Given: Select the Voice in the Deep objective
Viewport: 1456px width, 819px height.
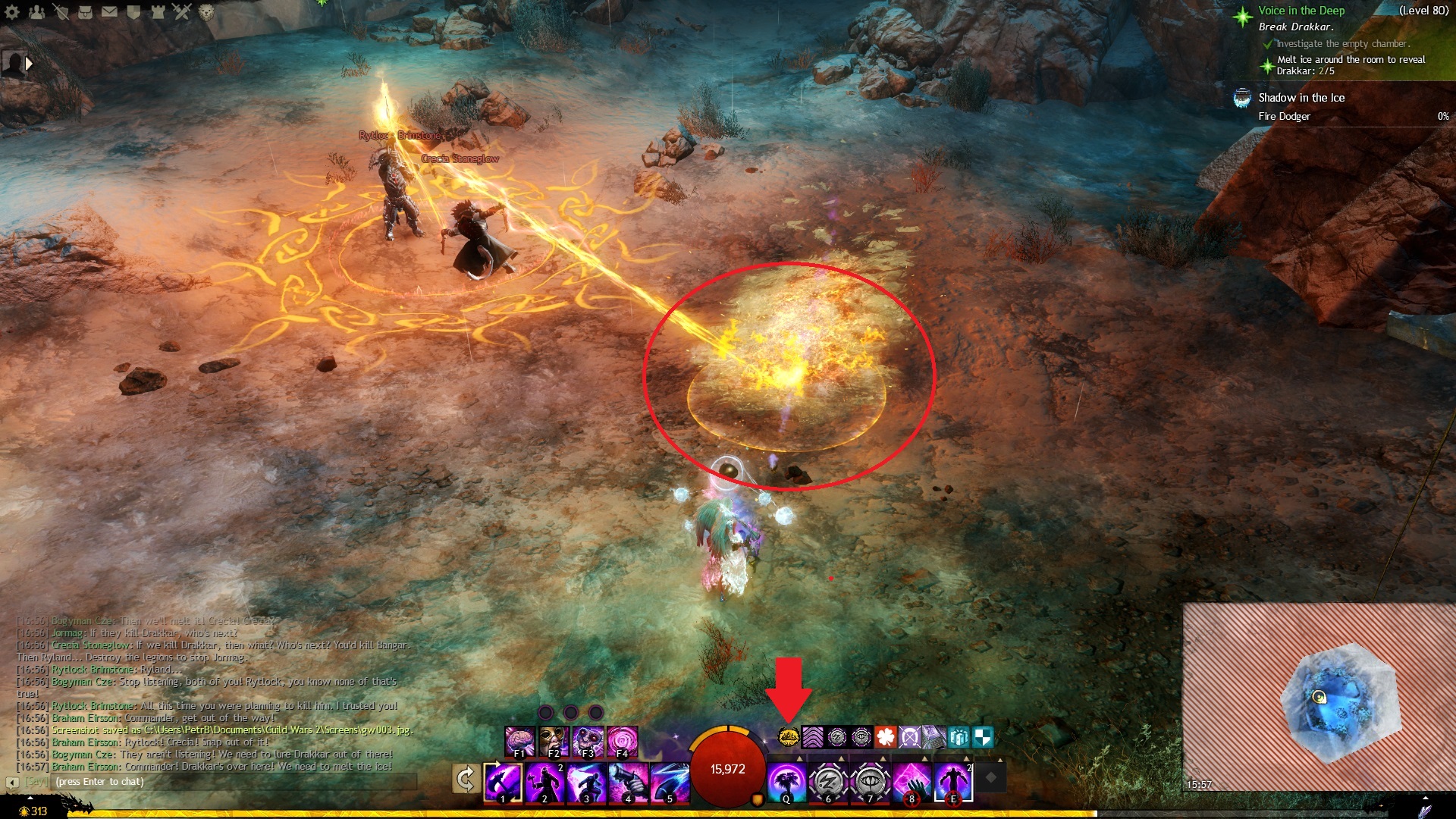Looking at the screenshot, I should pyautogui.click(x=1301, y=11).
